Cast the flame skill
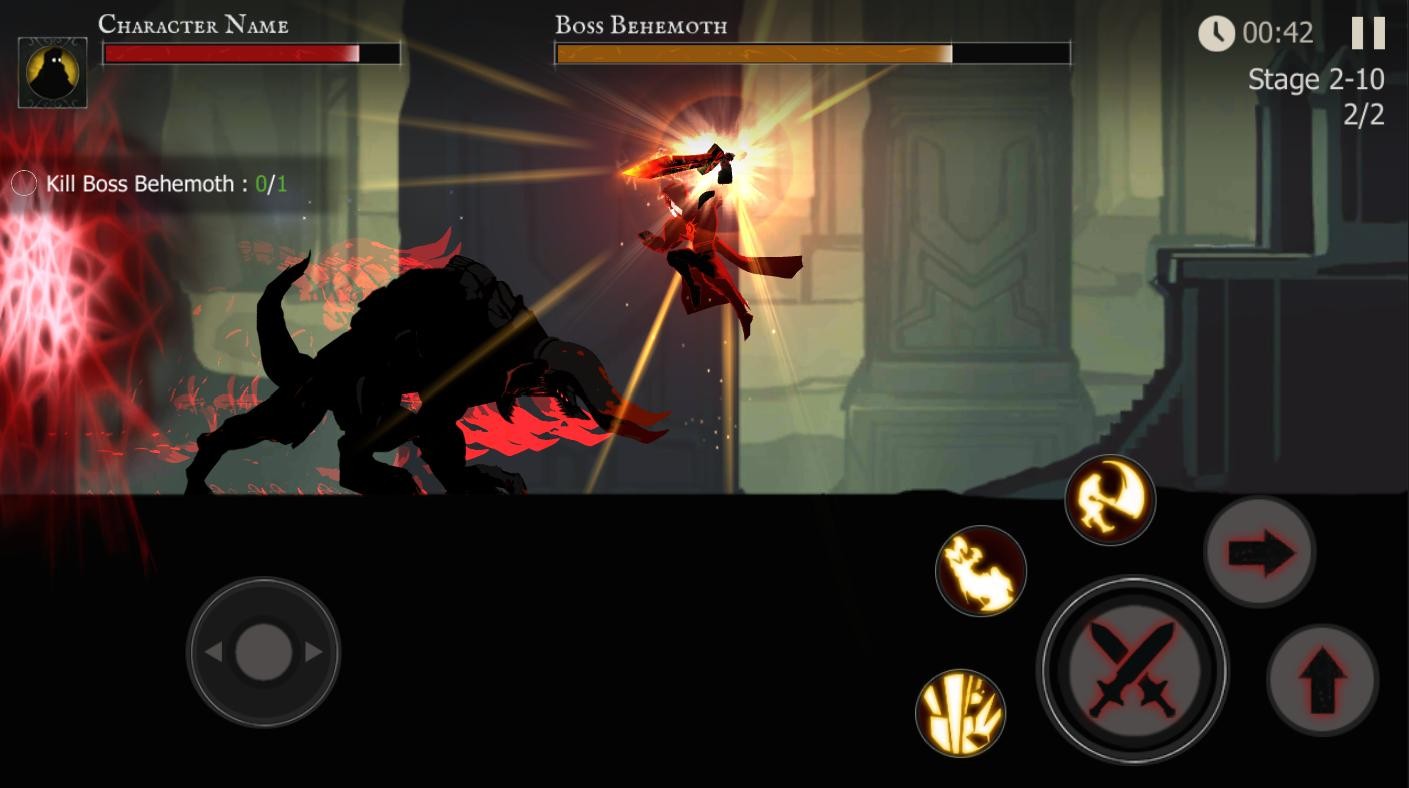The image size is (1409, 788). tap(981, 571)
